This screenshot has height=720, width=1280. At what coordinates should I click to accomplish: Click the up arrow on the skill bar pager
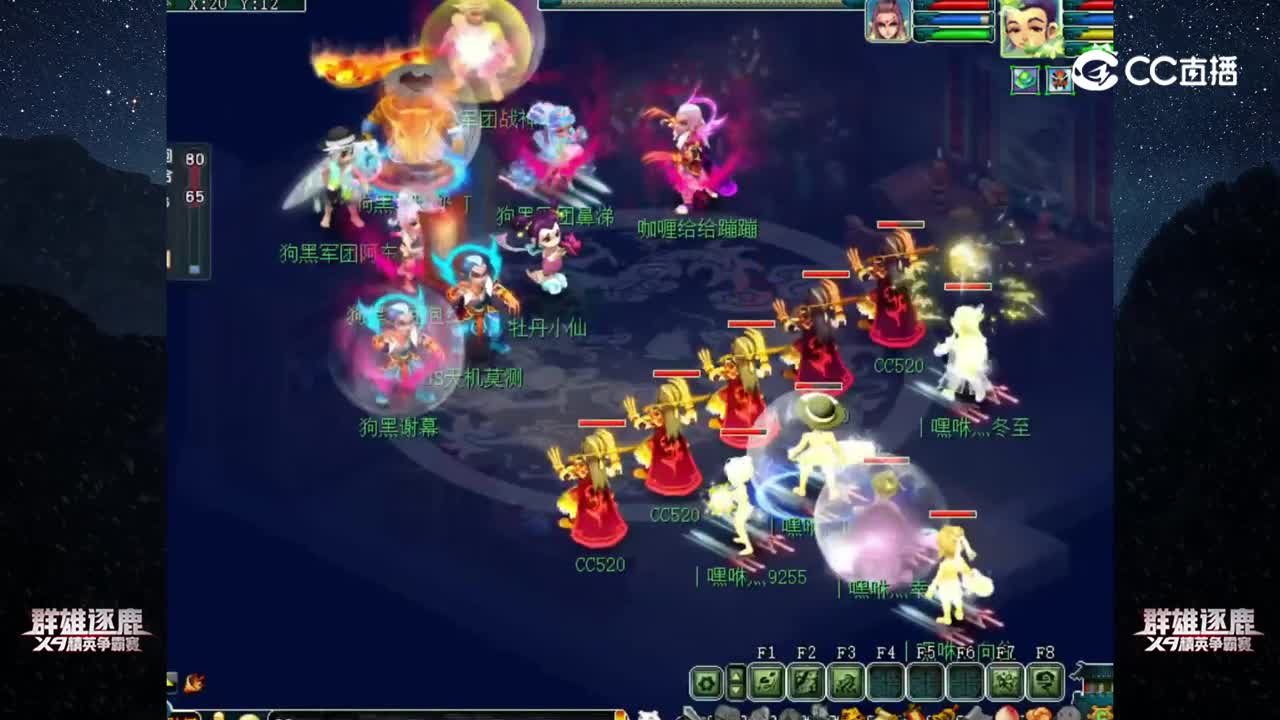[737, 676]
